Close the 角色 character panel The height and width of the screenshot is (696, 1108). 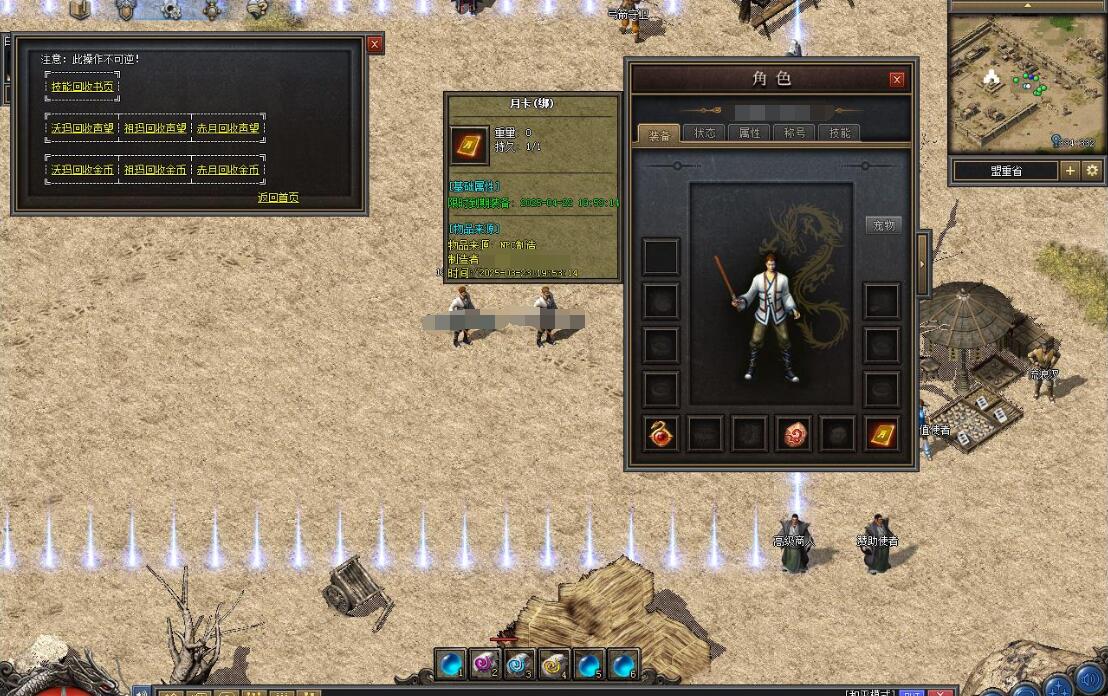[x=897, y=80]
